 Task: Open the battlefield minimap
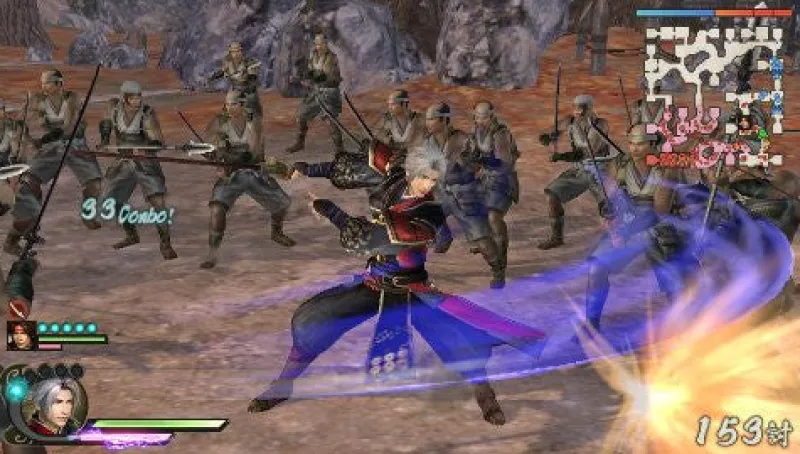point(714,96)
